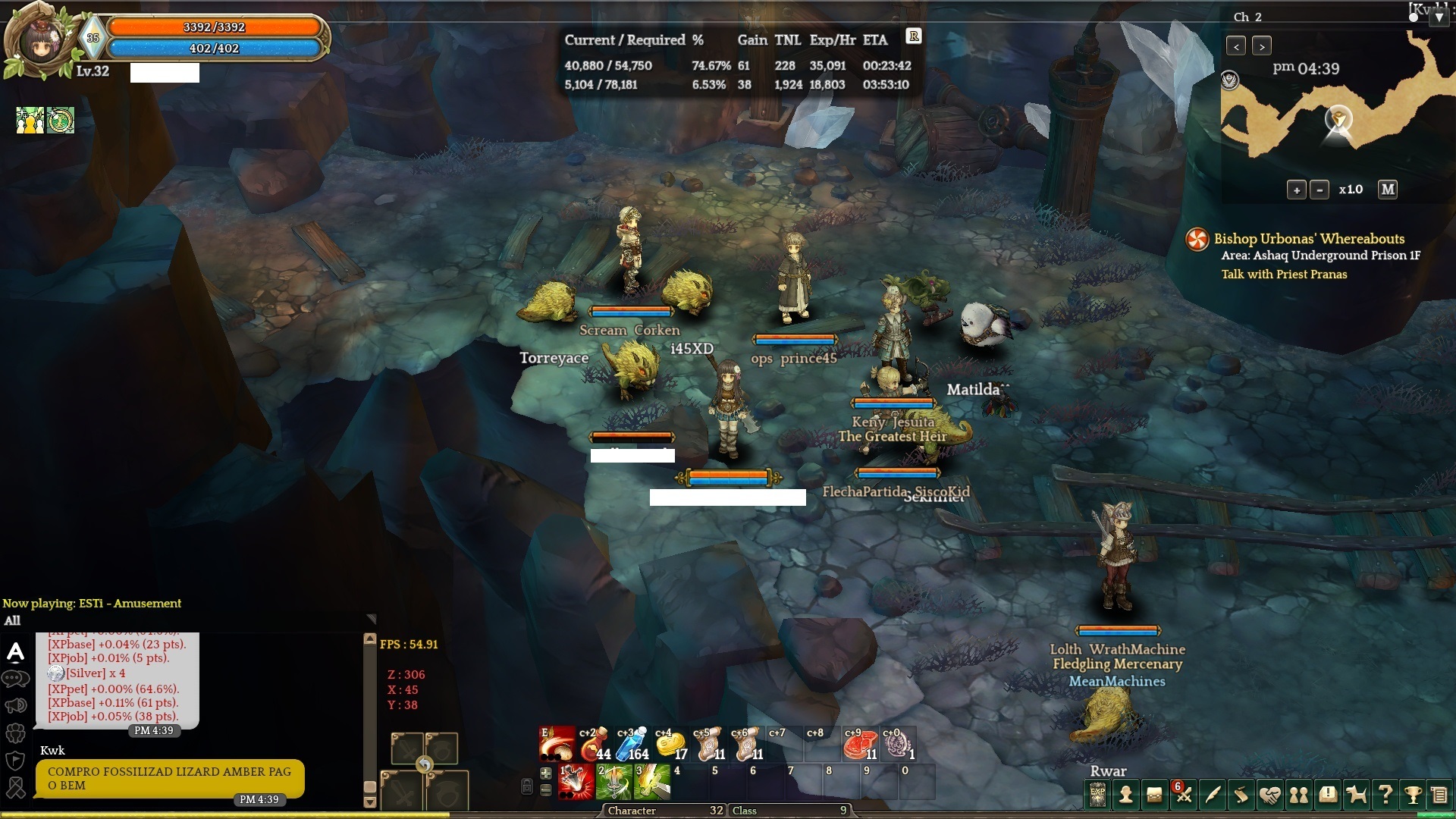Switch chat to megaphone shout channel
Screen dimensions: 1456x819
point(15,706)
